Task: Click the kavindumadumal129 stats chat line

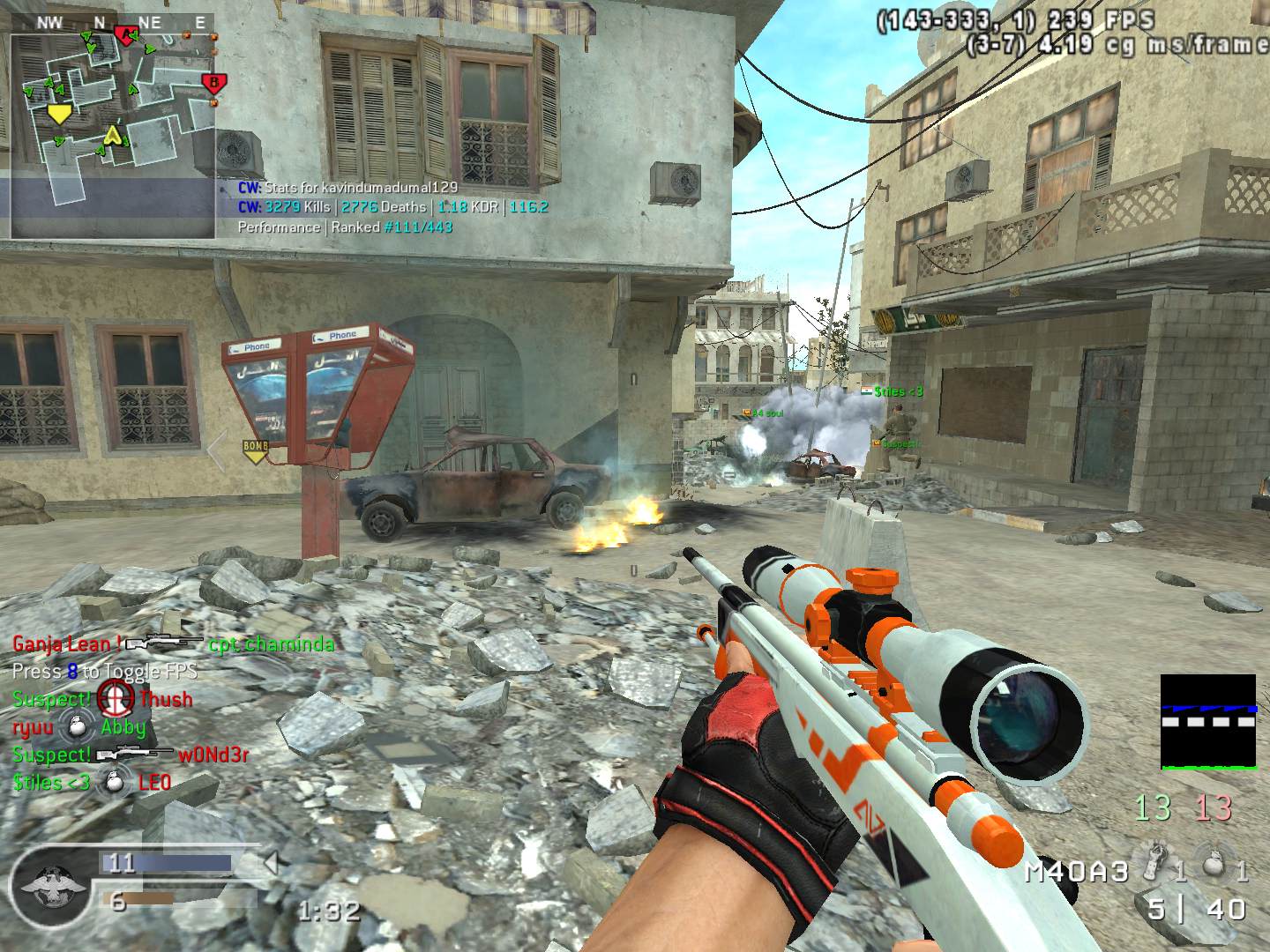Action: 347,187
